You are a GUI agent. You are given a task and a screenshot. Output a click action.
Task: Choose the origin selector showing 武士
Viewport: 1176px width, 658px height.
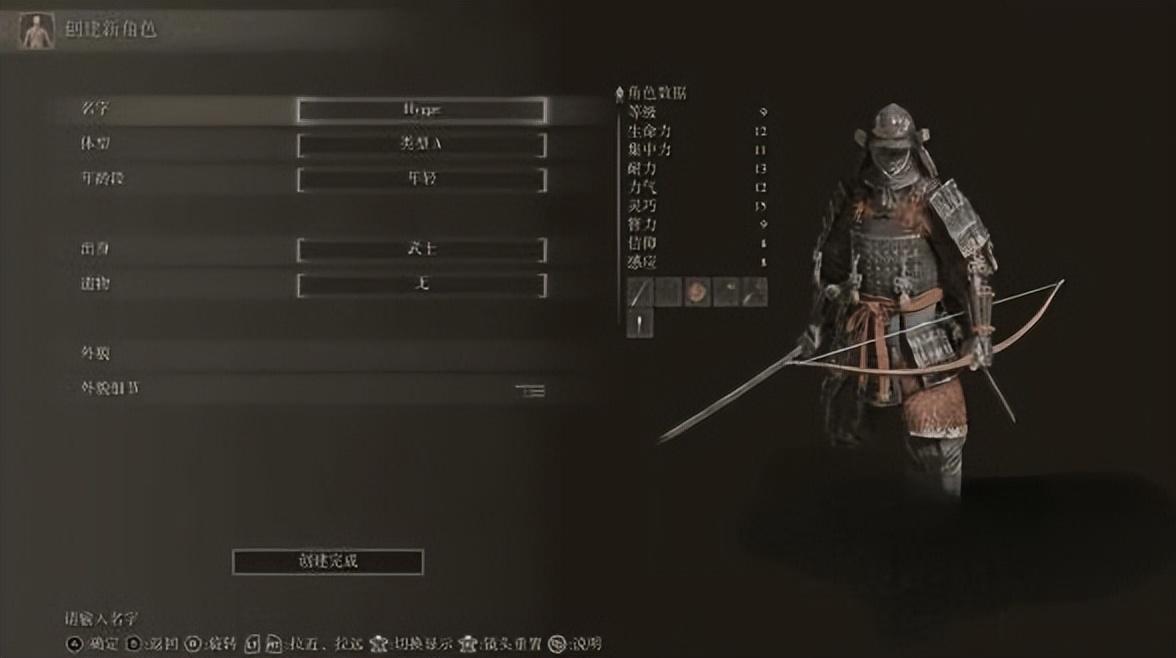click(x=421, y=250)
